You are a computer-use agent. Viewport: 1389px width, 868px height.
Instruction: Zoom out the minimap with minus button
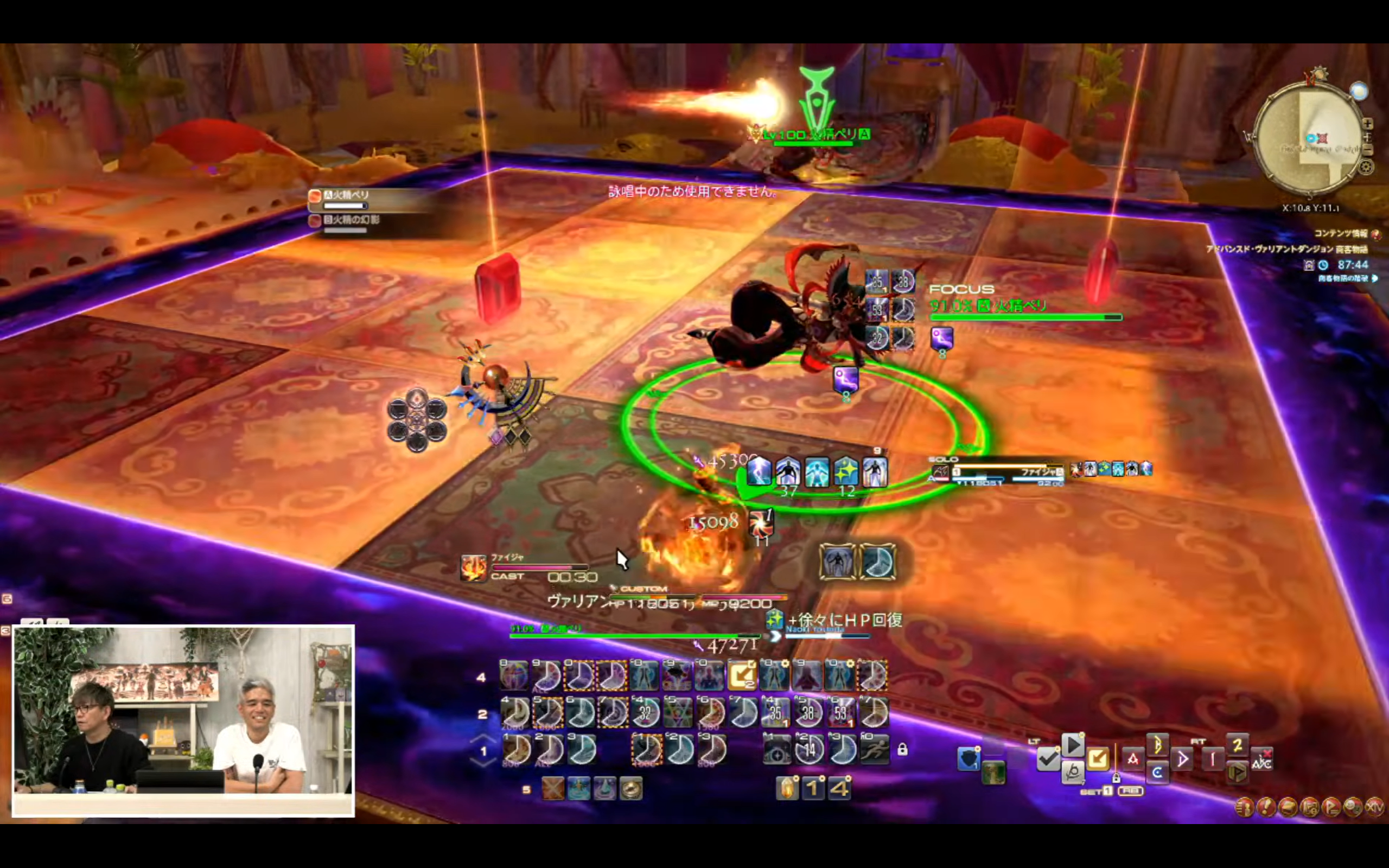tap(1368, 149)
